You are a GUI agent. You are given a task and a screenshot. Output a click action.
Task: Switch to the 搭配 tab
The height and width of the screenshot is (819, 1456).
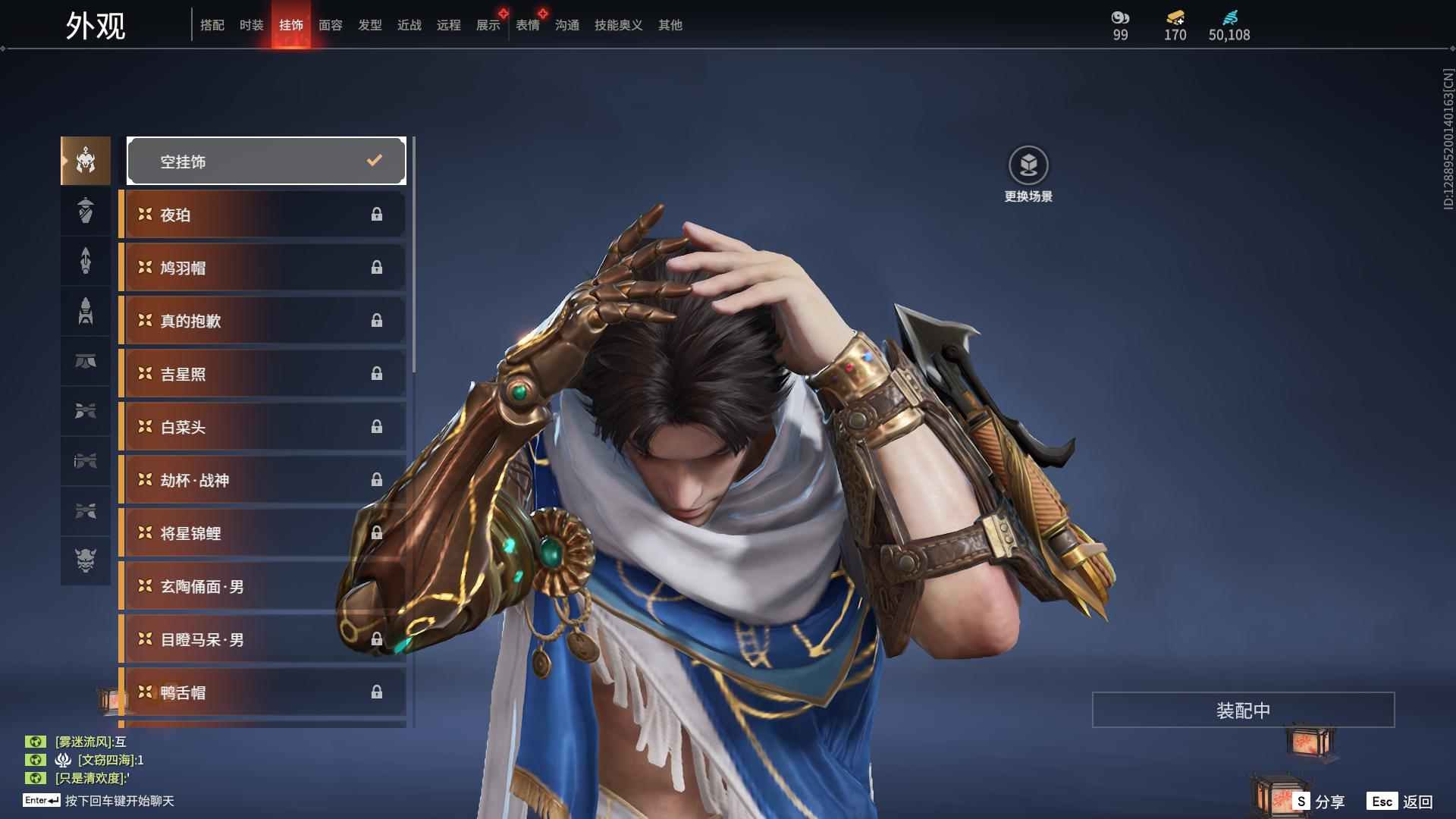click(x=212, y=25)
